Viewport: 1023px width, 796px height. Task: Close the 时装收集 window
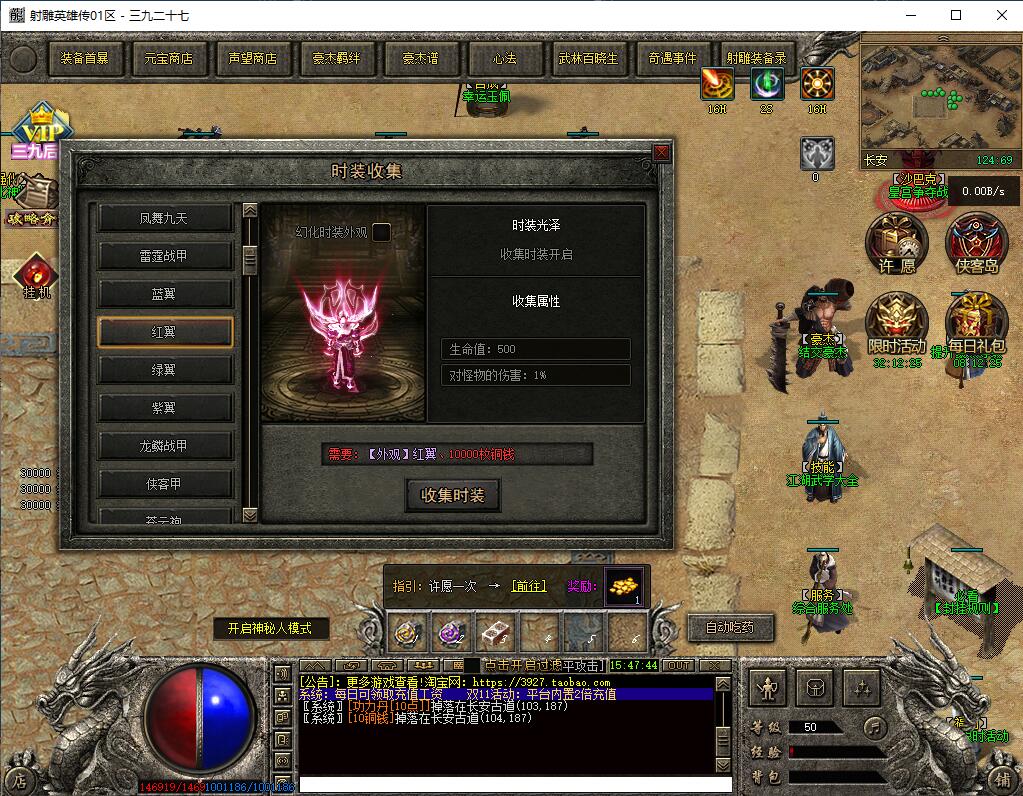[661, 153]
